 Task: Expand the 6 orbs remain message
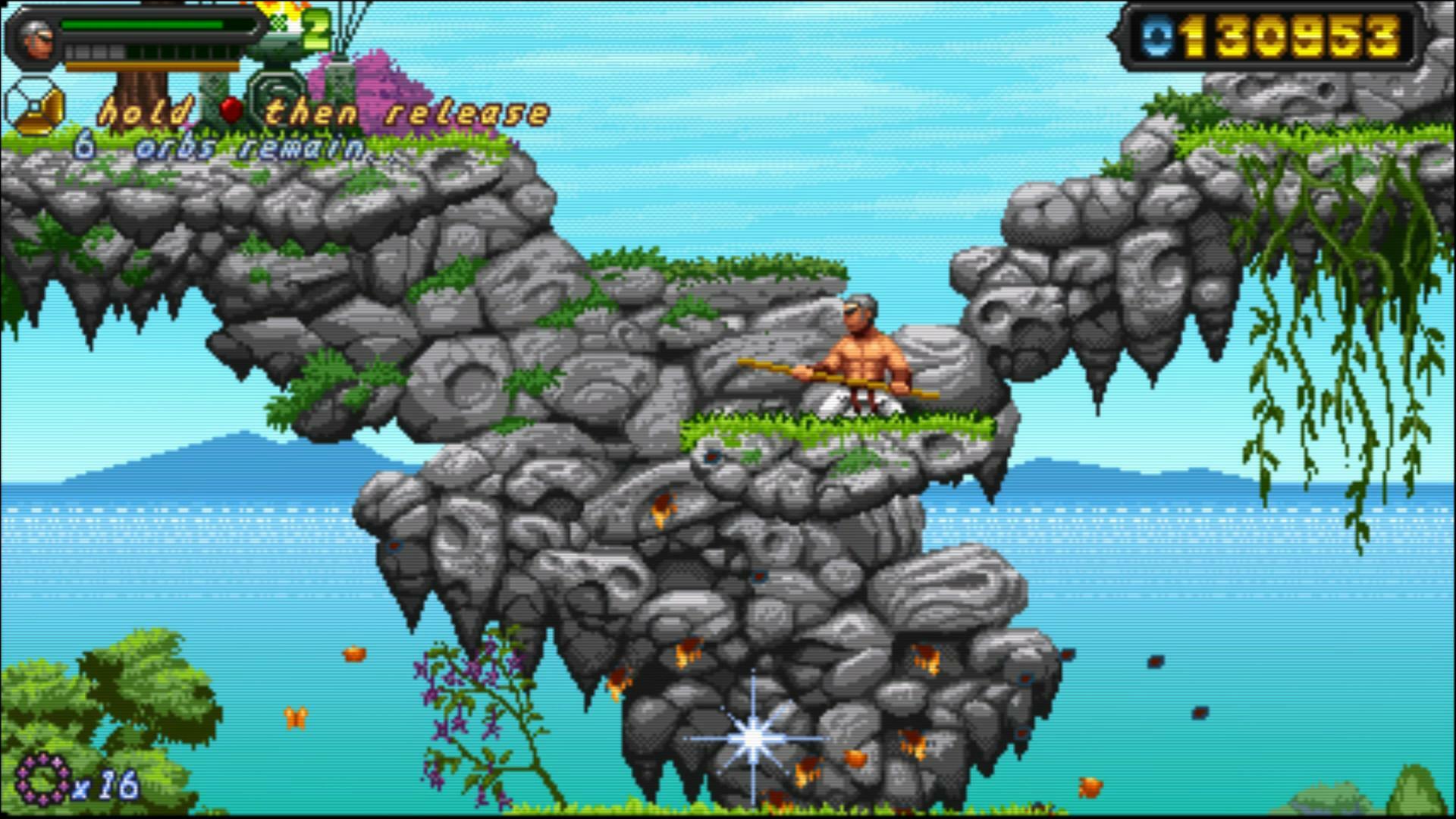[220, 148]
